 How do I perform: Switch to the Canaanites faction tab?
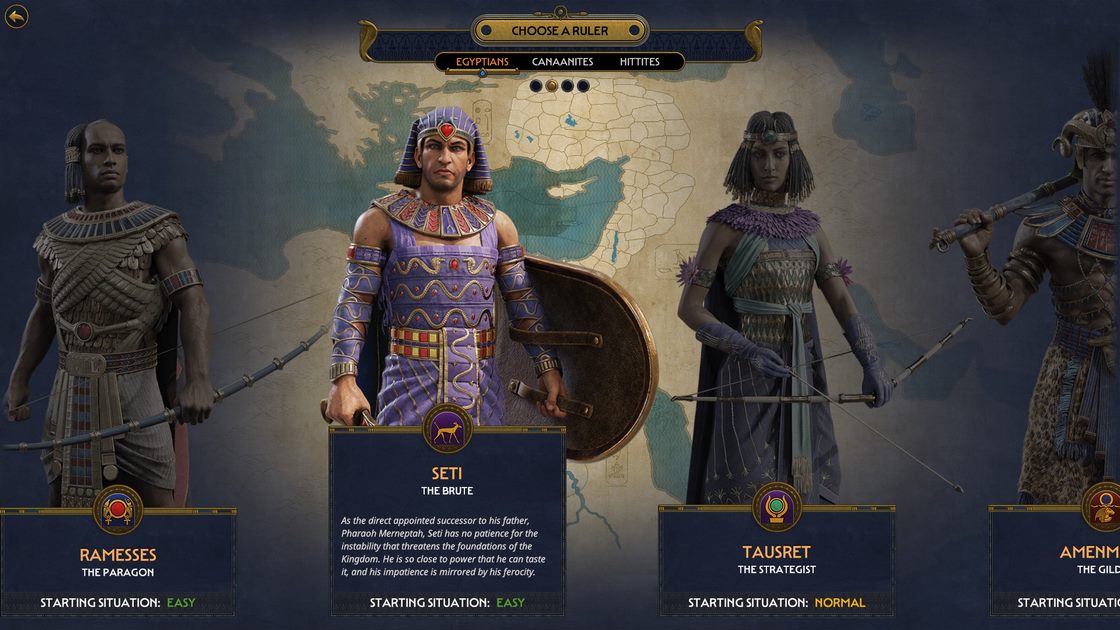pos(562,62)
